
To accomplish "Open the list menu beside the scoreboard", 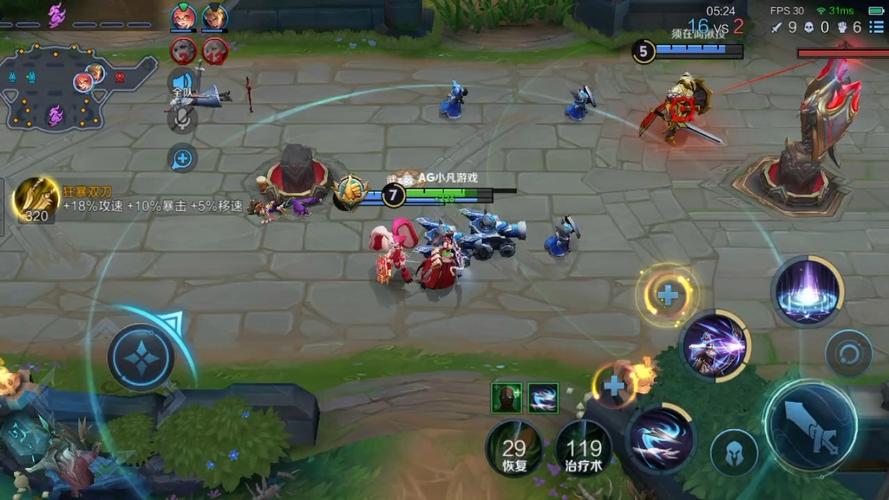I will tap(877, 27).
